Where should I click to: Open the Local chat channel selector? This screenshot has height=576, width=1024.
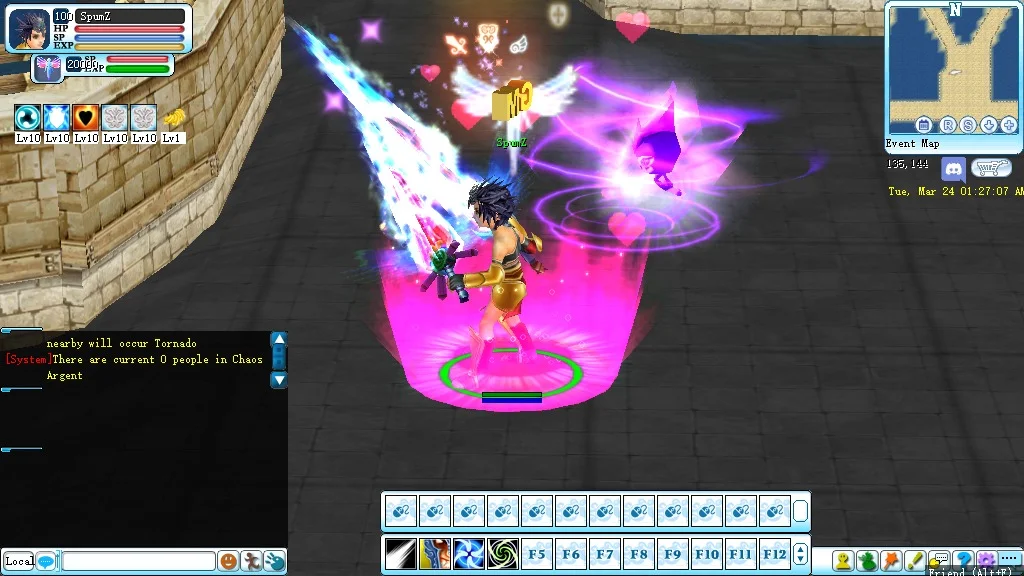pyautogui.click(x=19, y=561)
